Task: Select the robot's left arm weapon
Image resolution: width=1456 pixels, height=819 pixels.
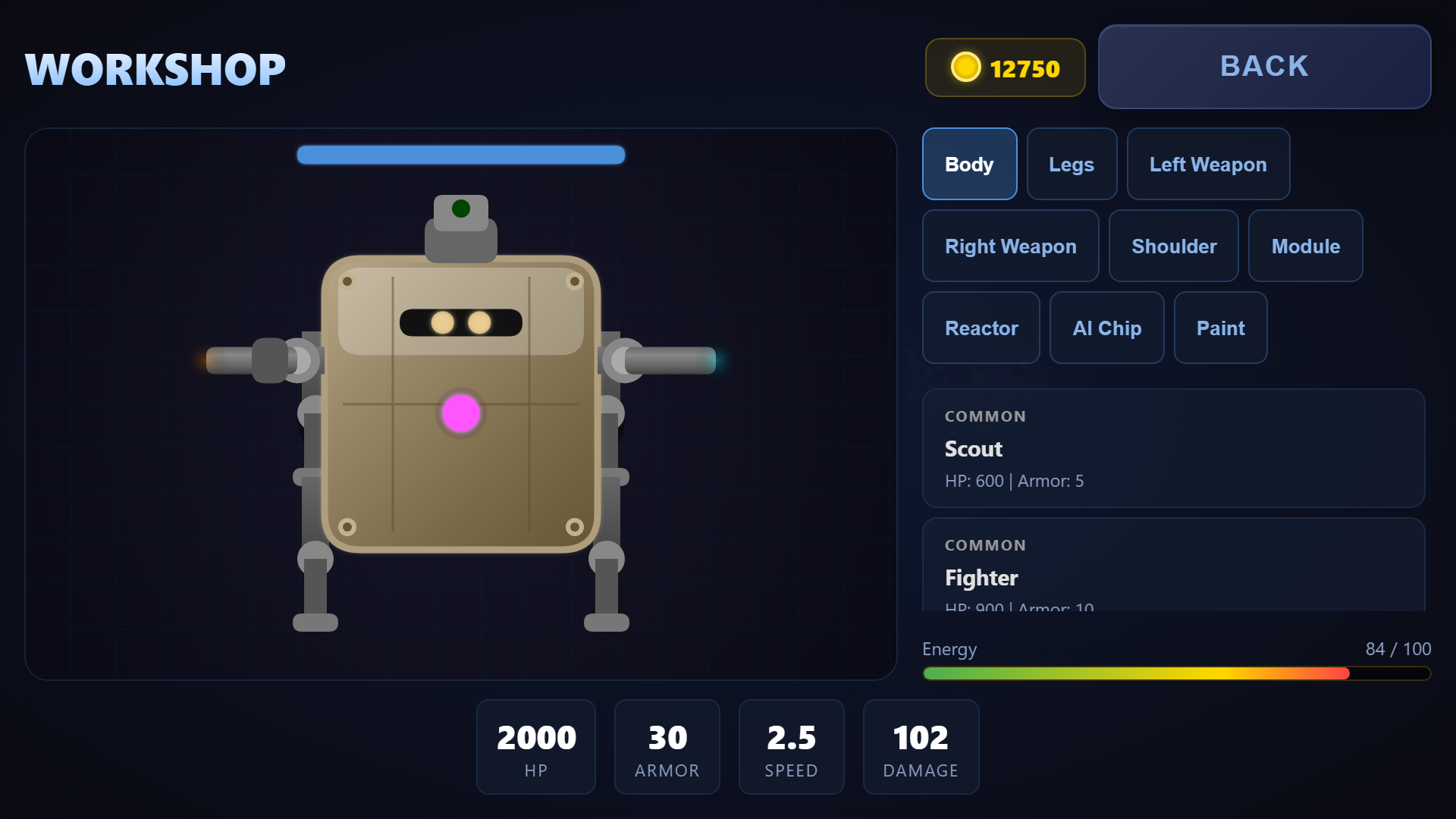Action: 250,361
